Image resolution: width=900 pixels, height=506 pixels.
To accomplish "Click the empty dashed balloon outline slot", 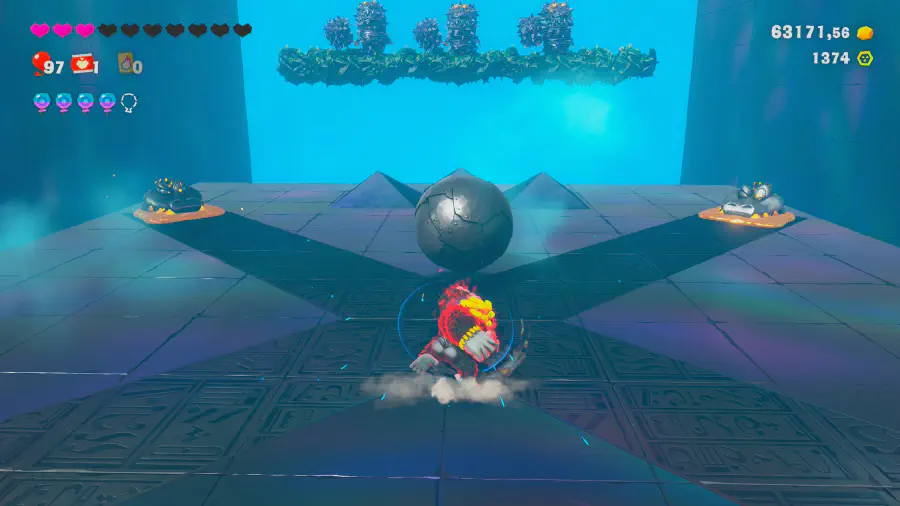I will point(129,101).
